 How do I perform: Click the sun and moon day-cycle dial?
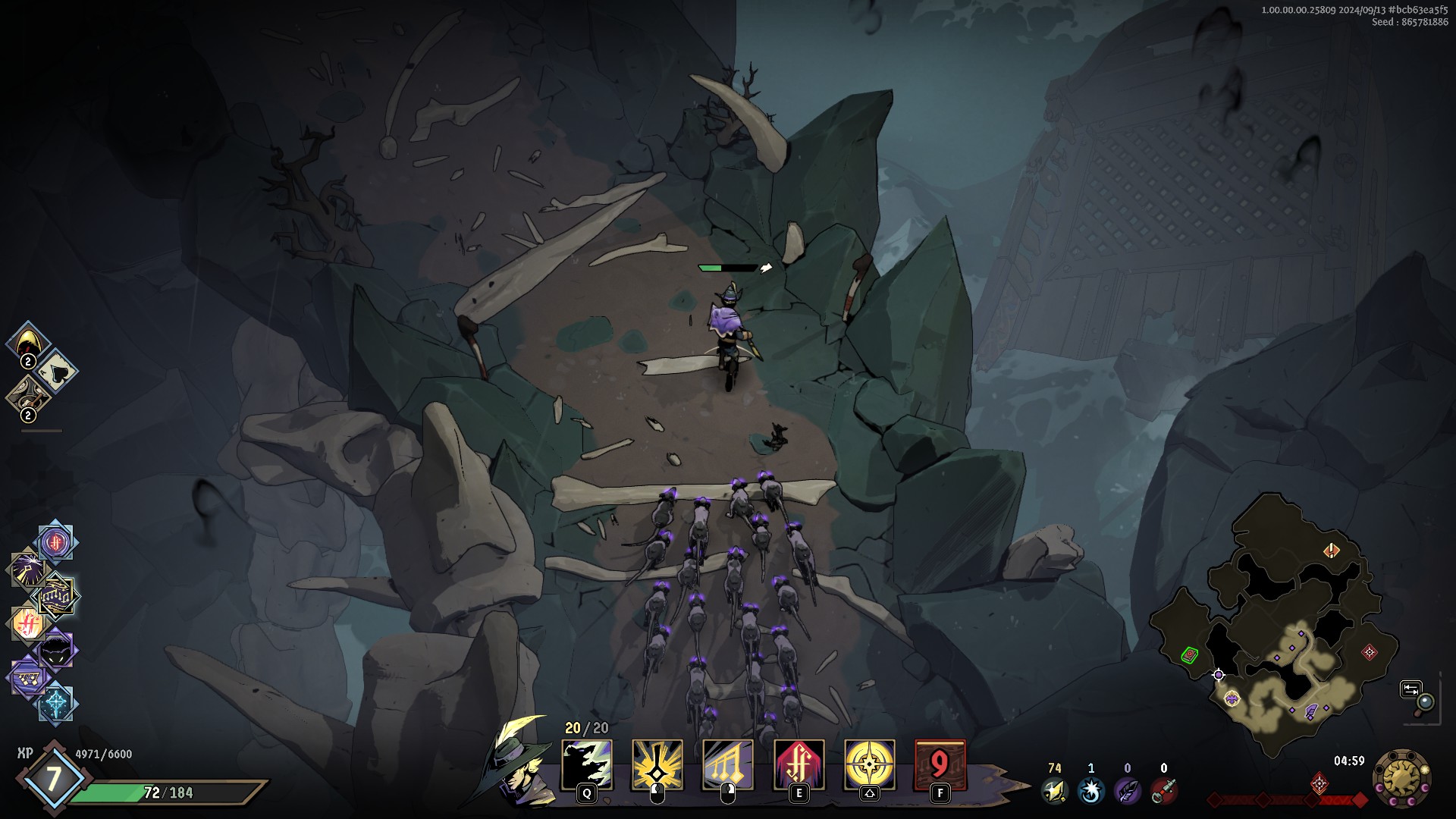click(x=1402, y=779)
